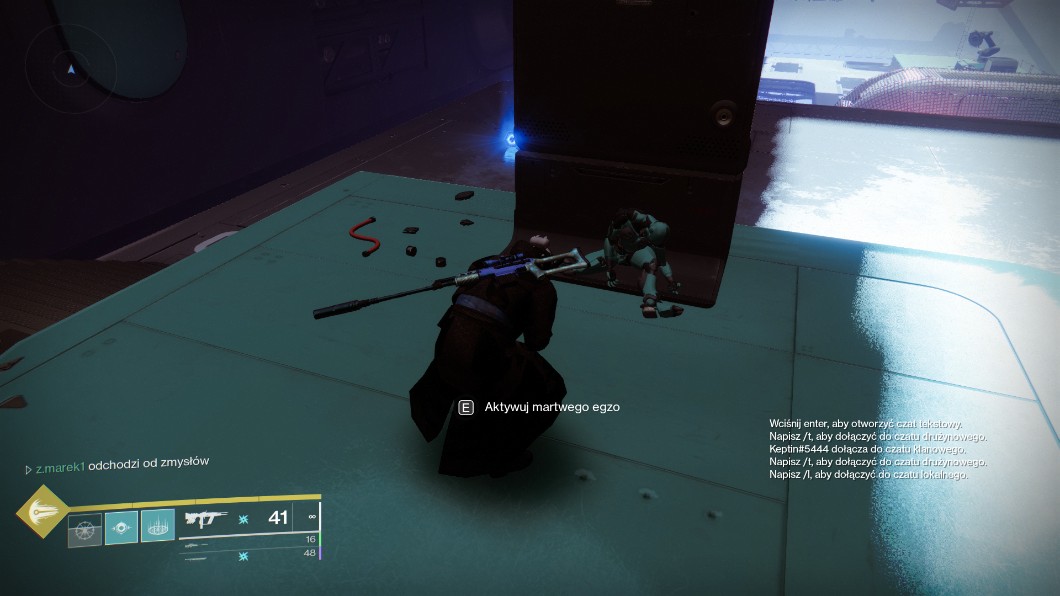Select the equipped primary weapon icon

pyautogui.click(x=206, y=519)
